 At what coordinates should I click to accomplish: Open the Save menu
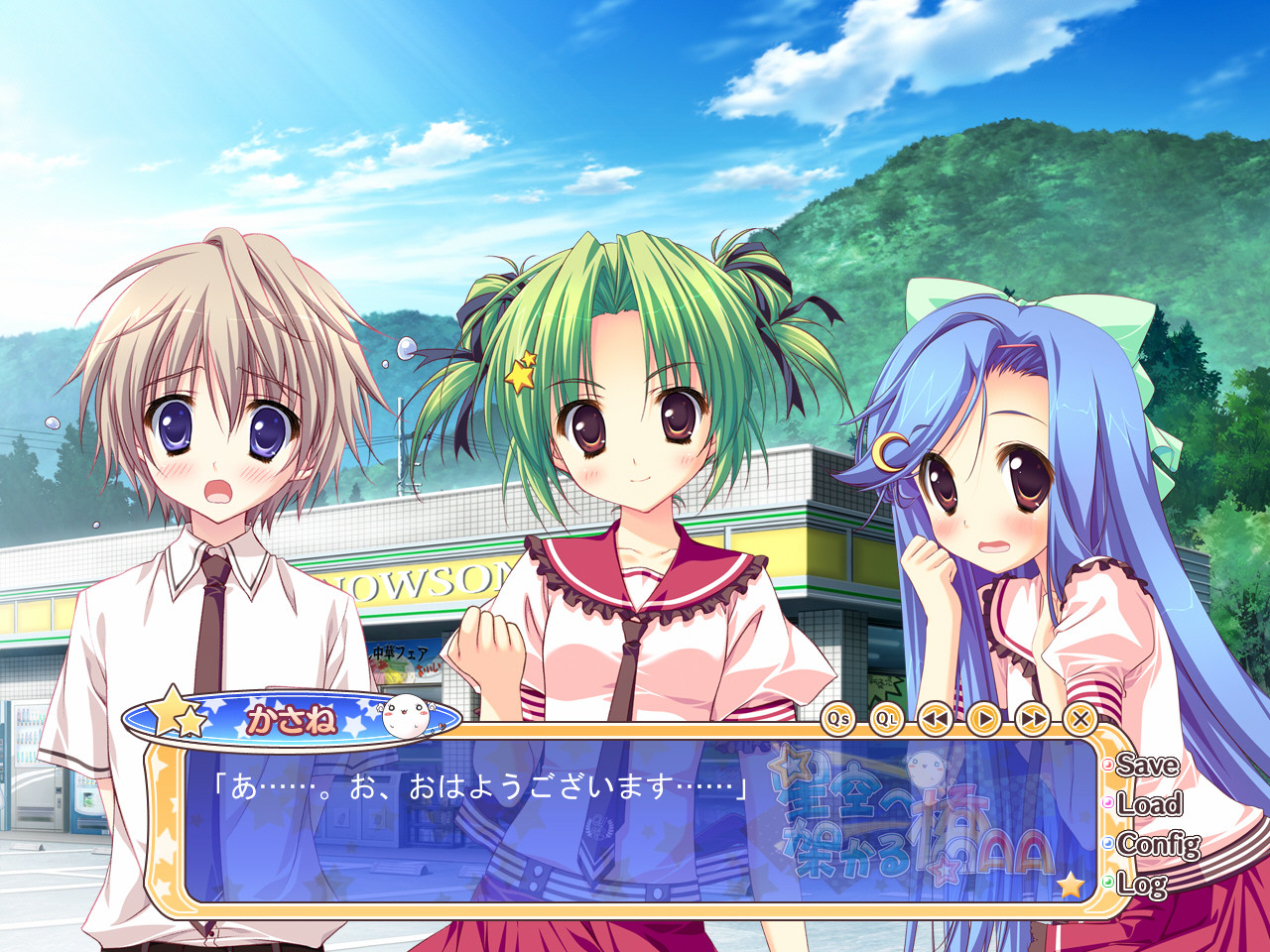(x=1146, y=766)
